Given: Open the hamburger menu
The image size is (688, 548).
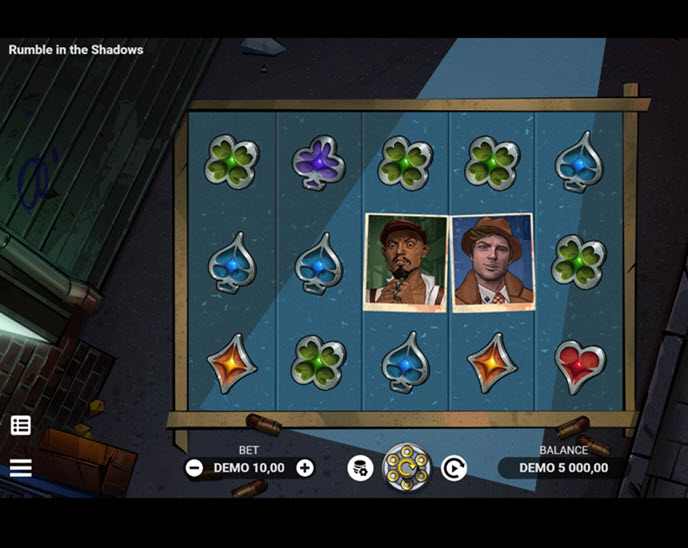Looking at the screenshot, I should pyautogui.click(x=21, y=468).
